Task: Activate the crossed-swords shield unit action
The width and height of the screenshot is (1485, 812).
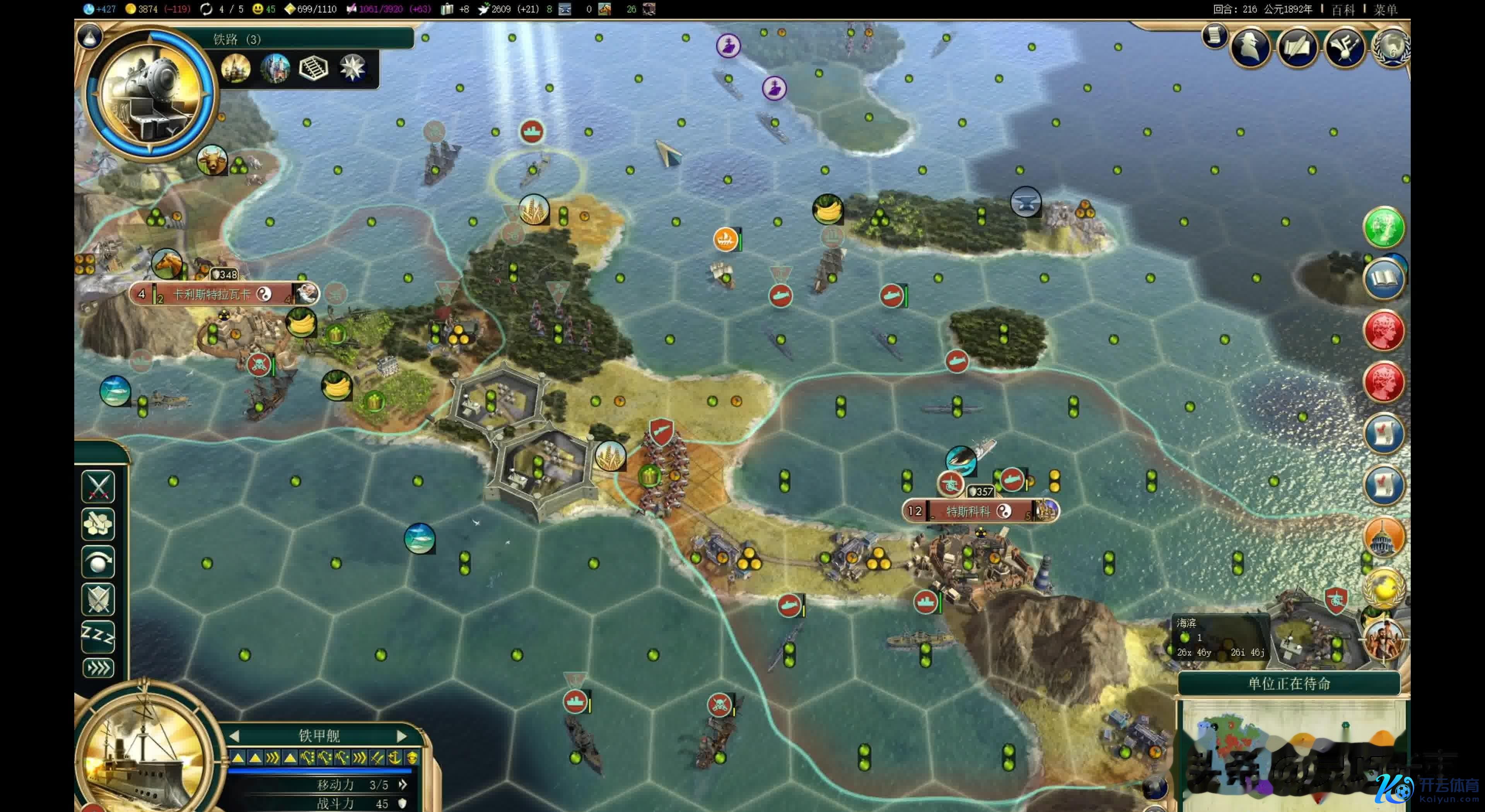Action: pyautogui.click(x=98, y=599)
